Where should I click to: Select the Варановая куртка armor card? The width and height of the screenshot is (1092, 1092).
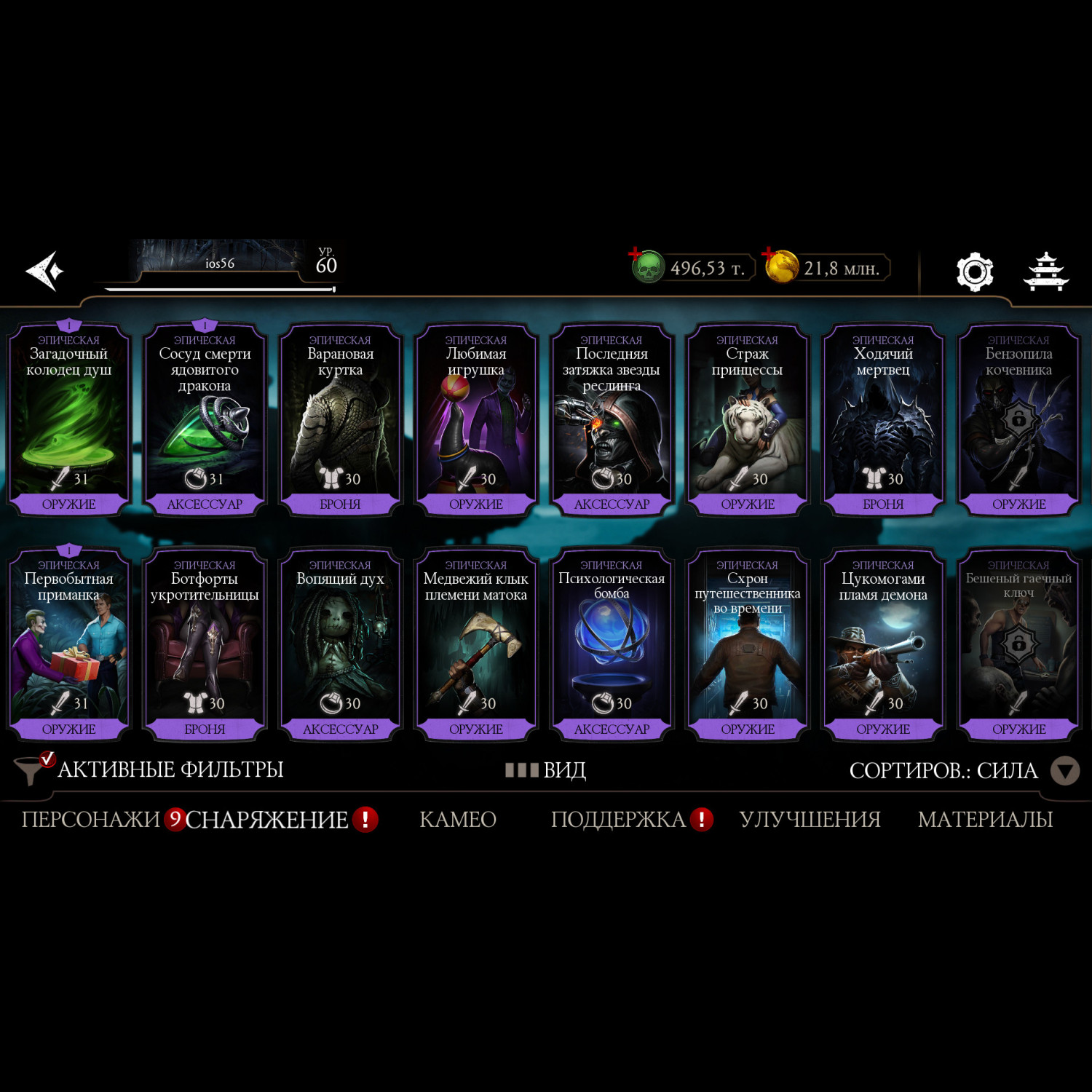340,420
